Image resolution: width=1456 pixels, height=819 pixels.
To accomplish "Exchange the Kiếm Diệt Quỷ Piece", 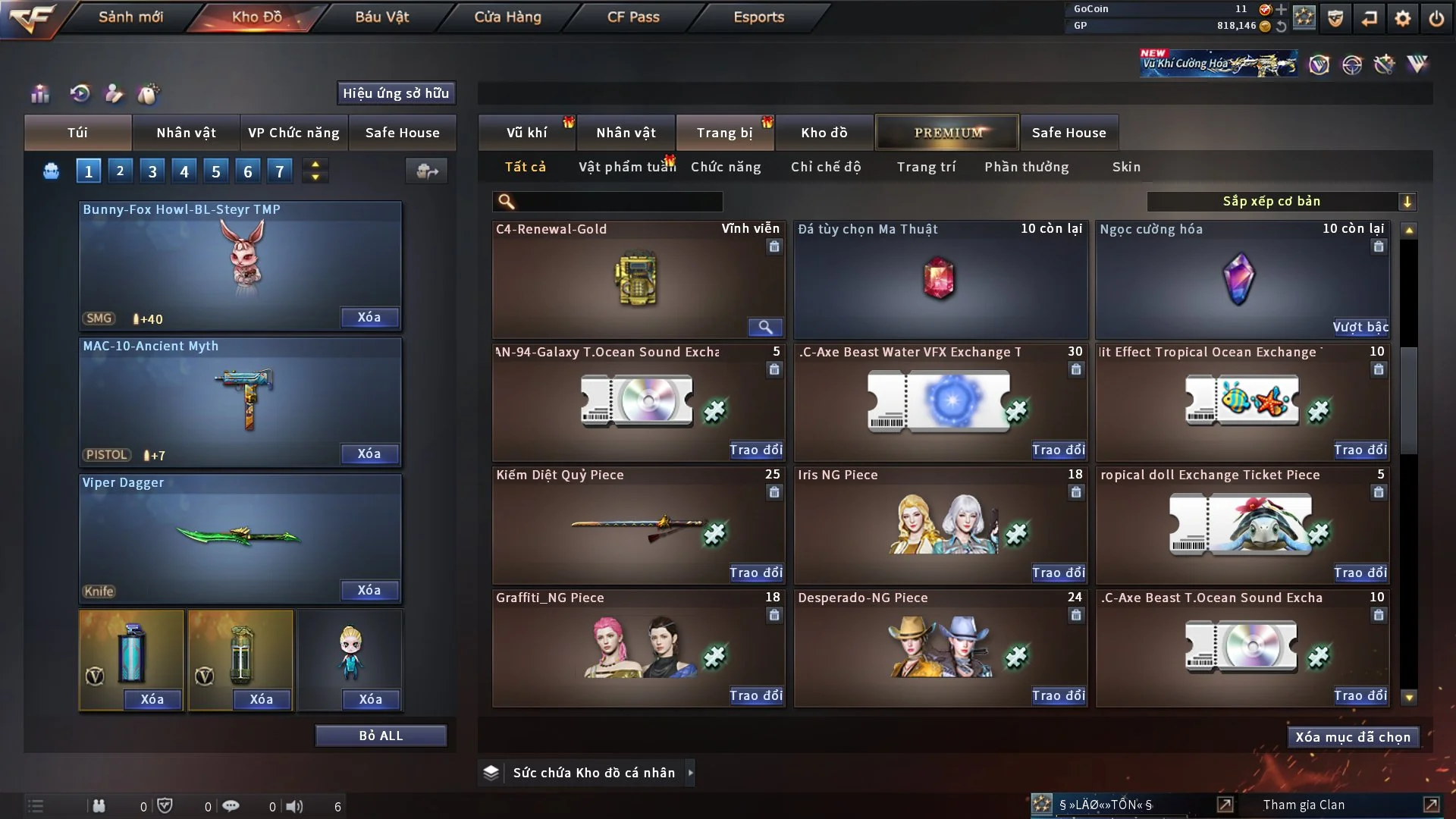I will point(755,573).
